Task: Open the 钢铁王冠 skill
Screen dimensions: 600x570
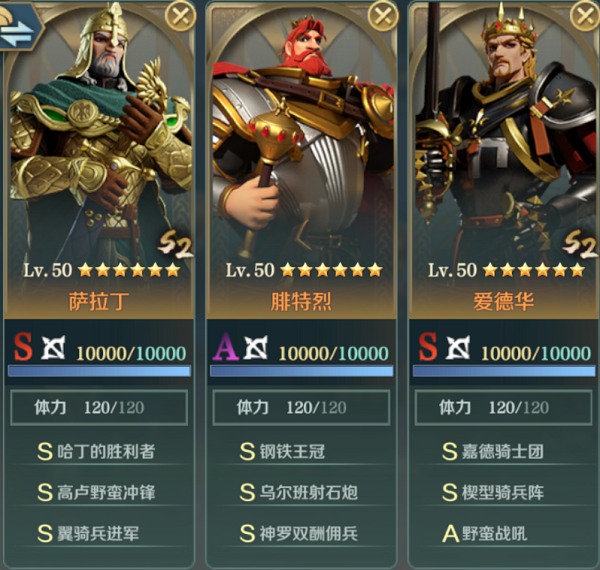Action: pos(300,451)
